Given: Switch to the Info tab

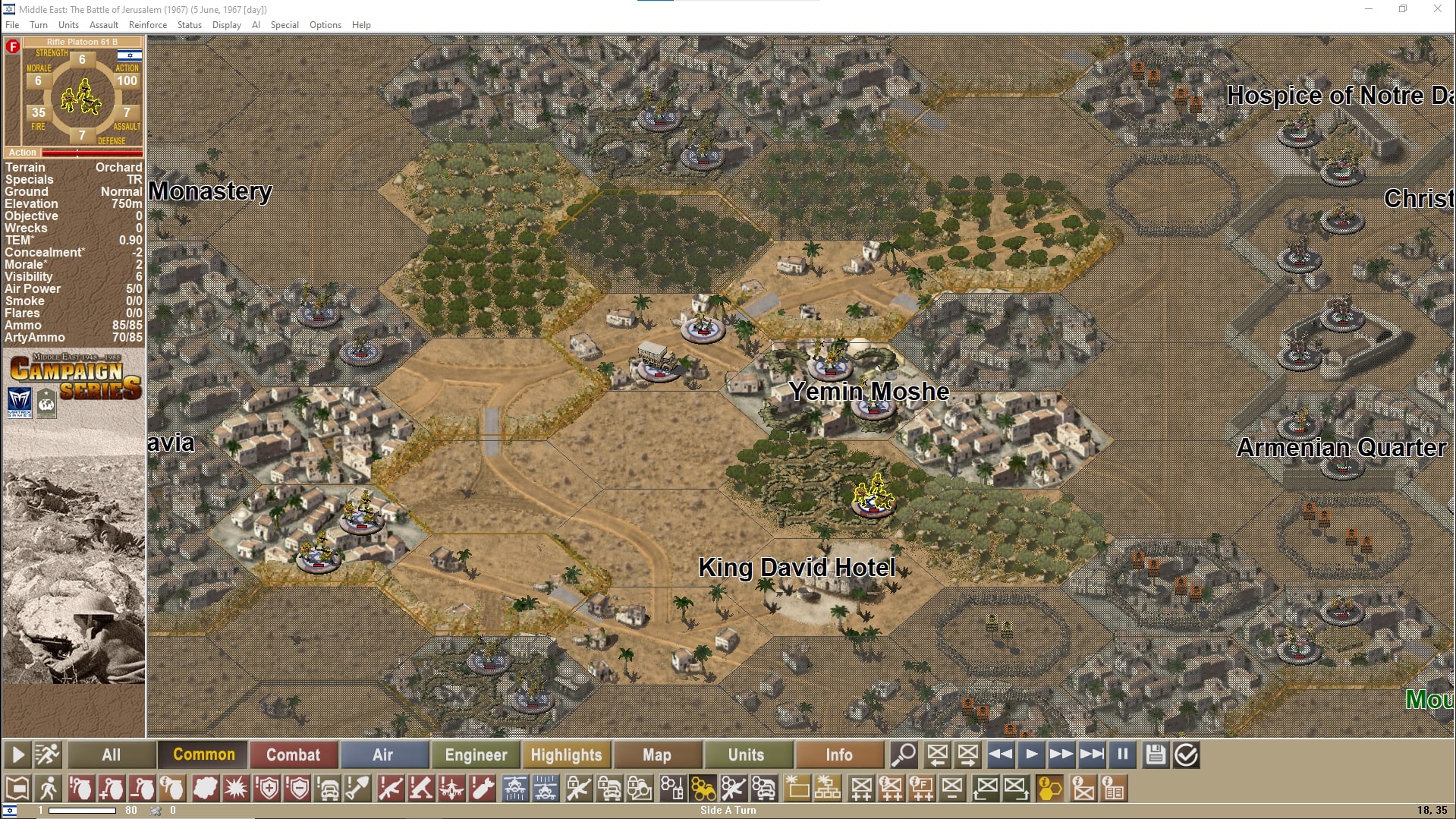Looking at the screenshot, I should [838, 754].
